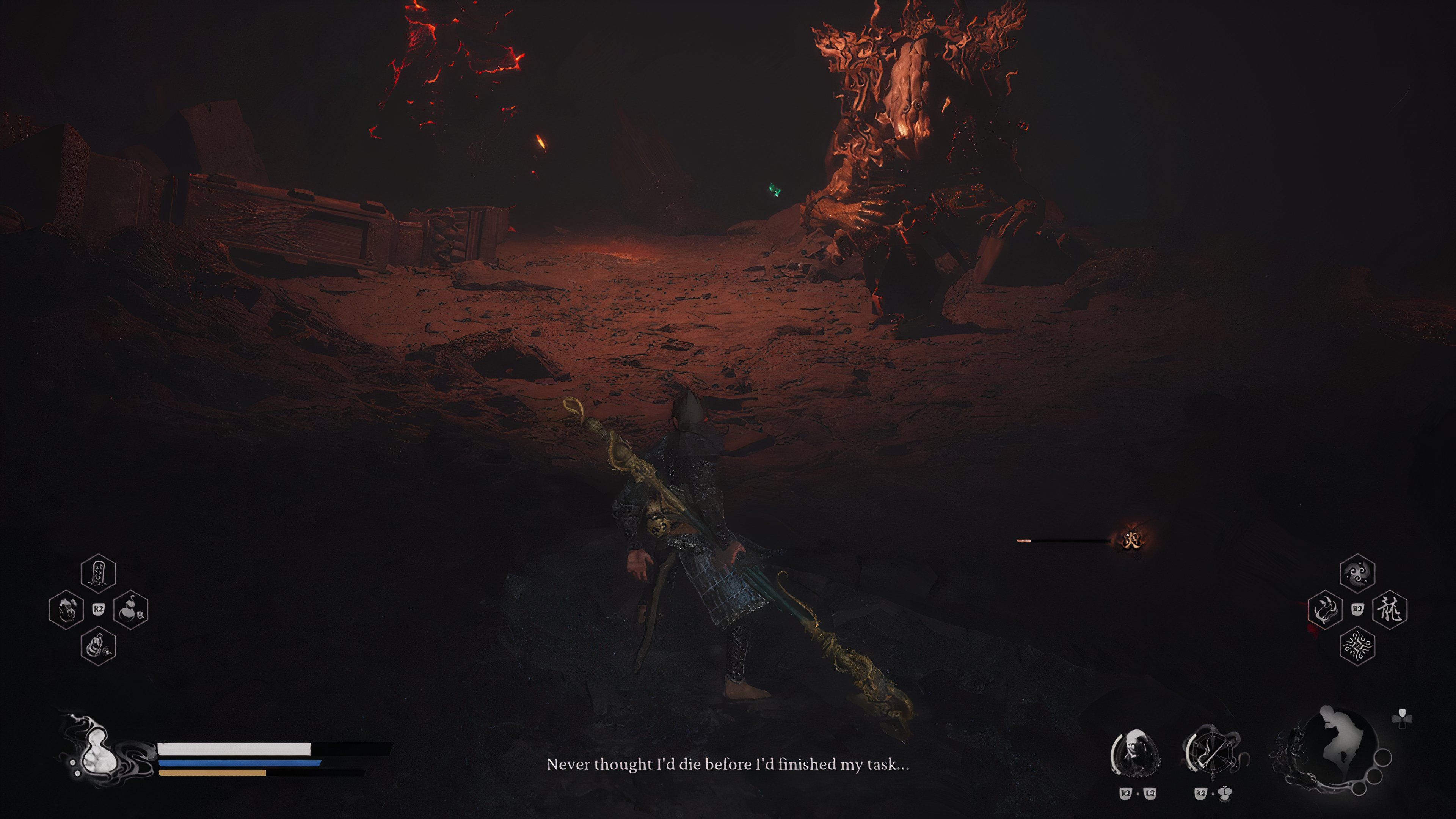Select the Immobilize spell hexagon icon
Viewport: 1456px width, 819px height.
coord(1326,610)
